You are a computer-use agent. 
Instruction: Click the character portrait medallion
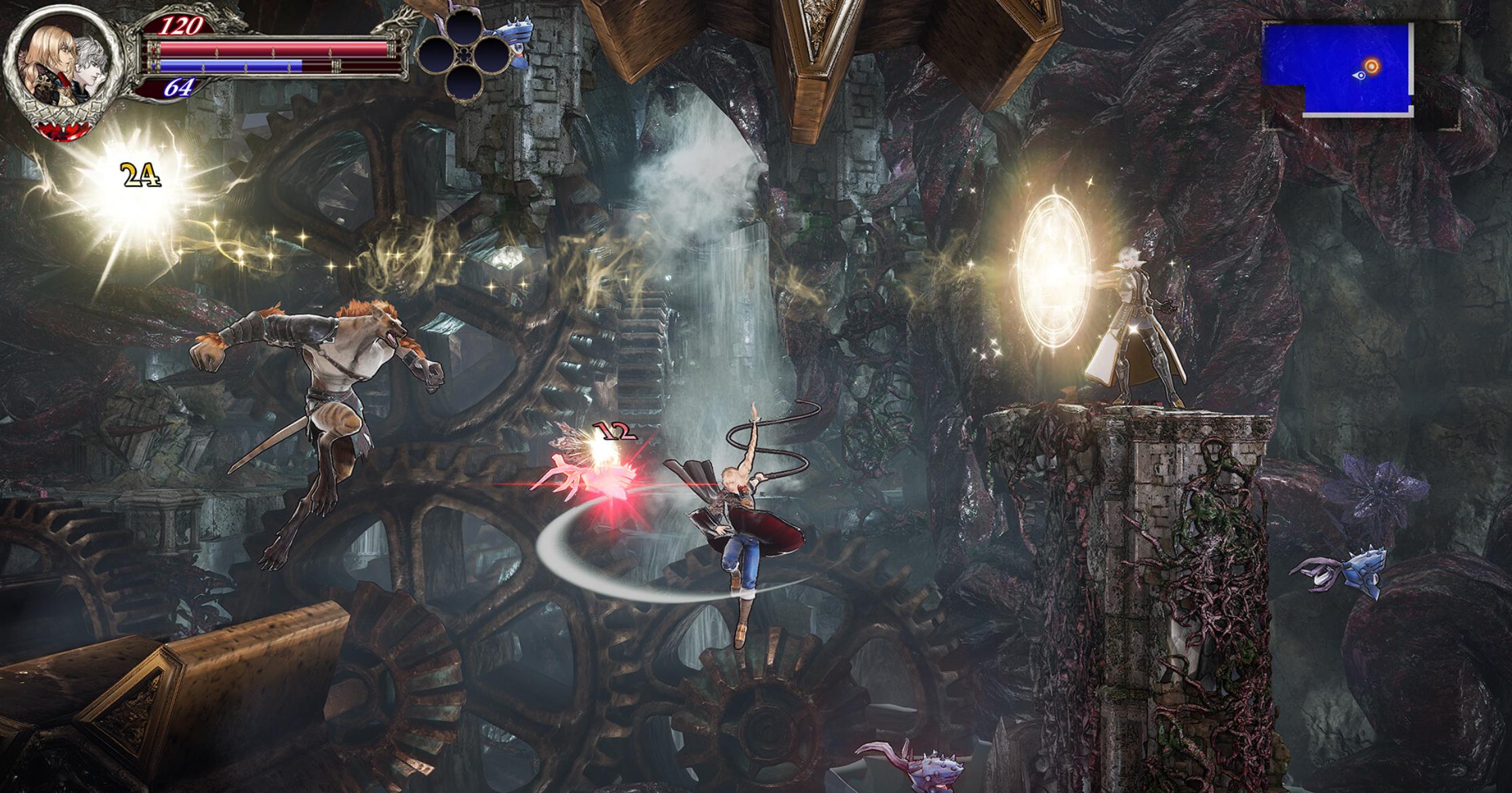click(x=63, y=70)
